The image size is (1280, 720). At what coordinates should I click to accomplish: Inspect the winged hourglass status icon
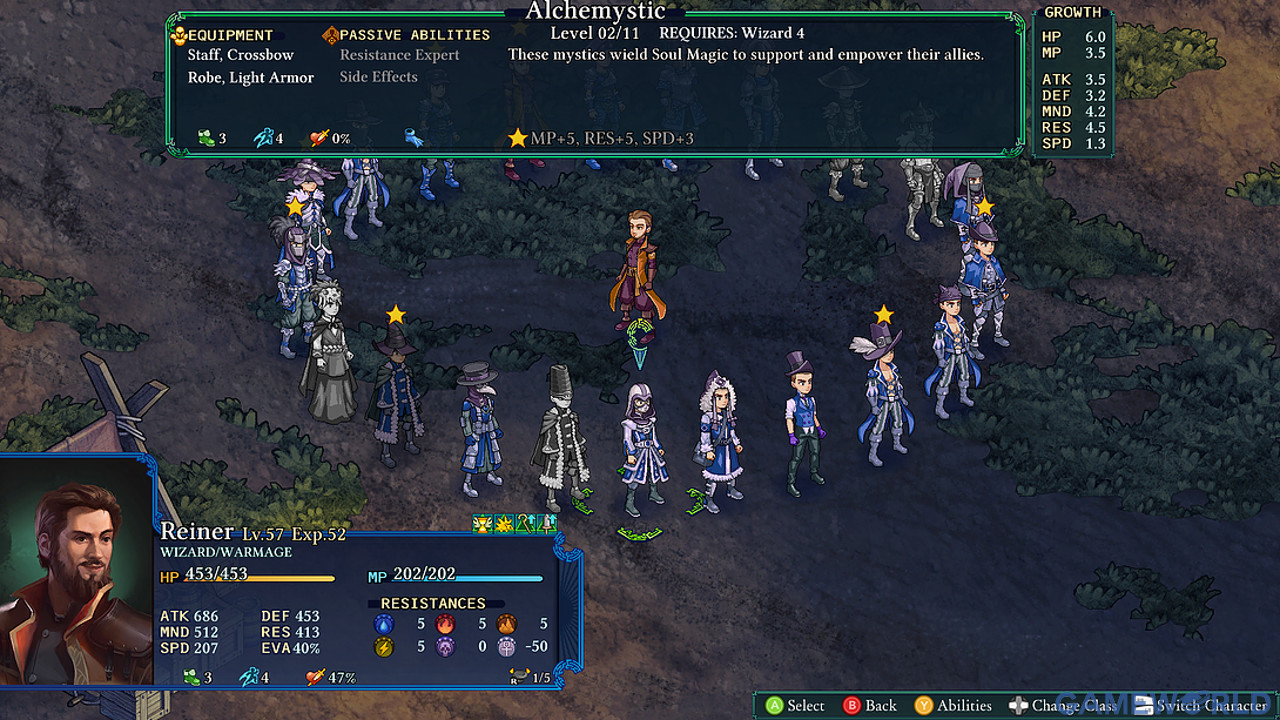(482, 523)
